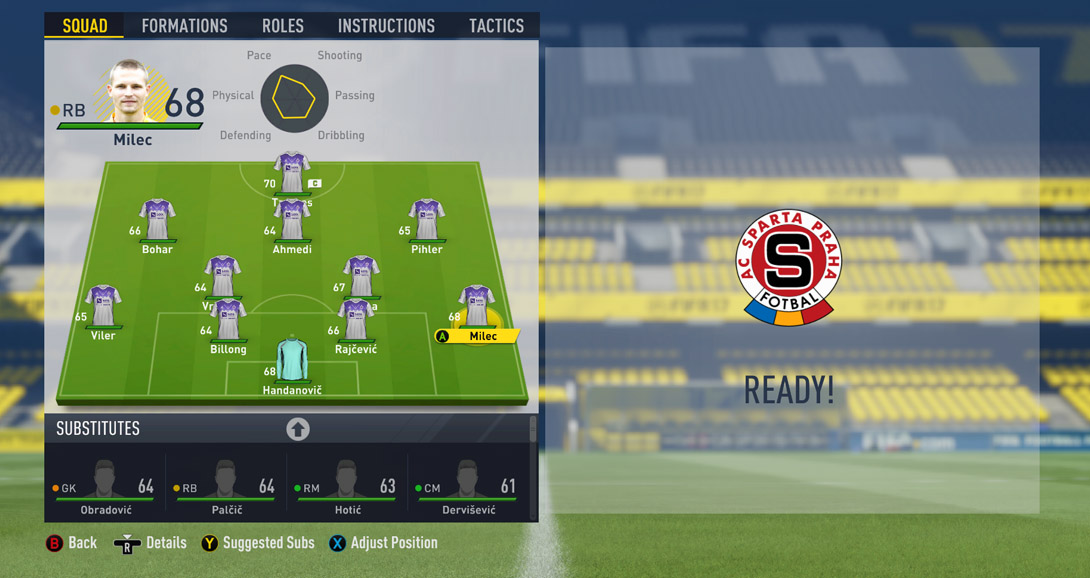Pick right winger Pihler on the pitch
The image size is (1090, 578).
426,222
